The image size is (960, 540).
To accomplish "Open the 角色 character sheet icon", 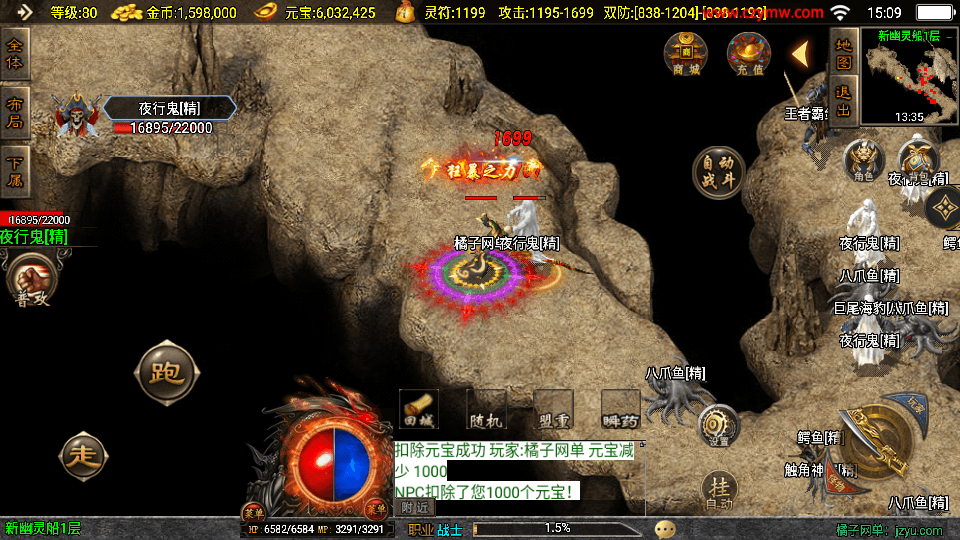I will [864, 160].
